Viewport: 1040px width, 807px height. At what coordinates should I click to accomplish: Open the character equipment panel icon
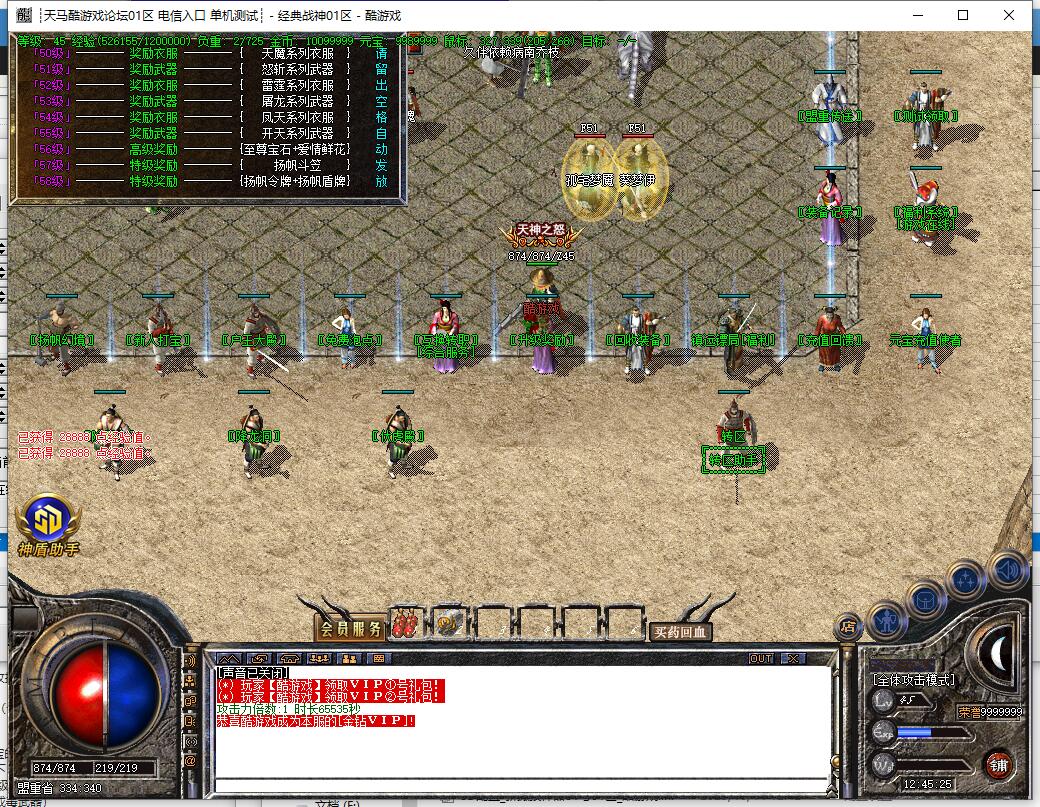click(886, 620)
